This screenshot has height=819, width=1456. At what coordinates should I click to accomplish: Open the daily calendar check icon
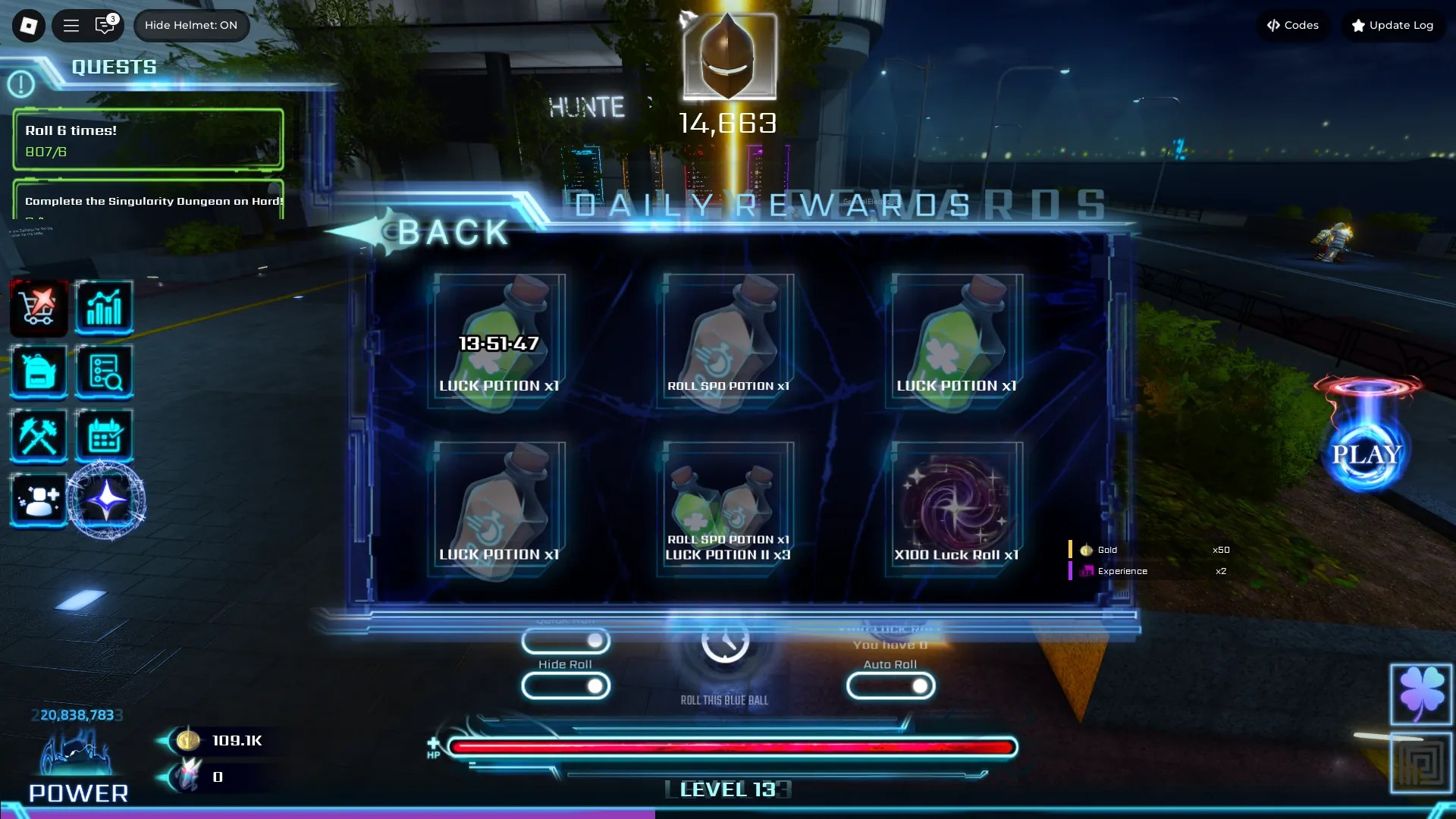coord(105,435)
